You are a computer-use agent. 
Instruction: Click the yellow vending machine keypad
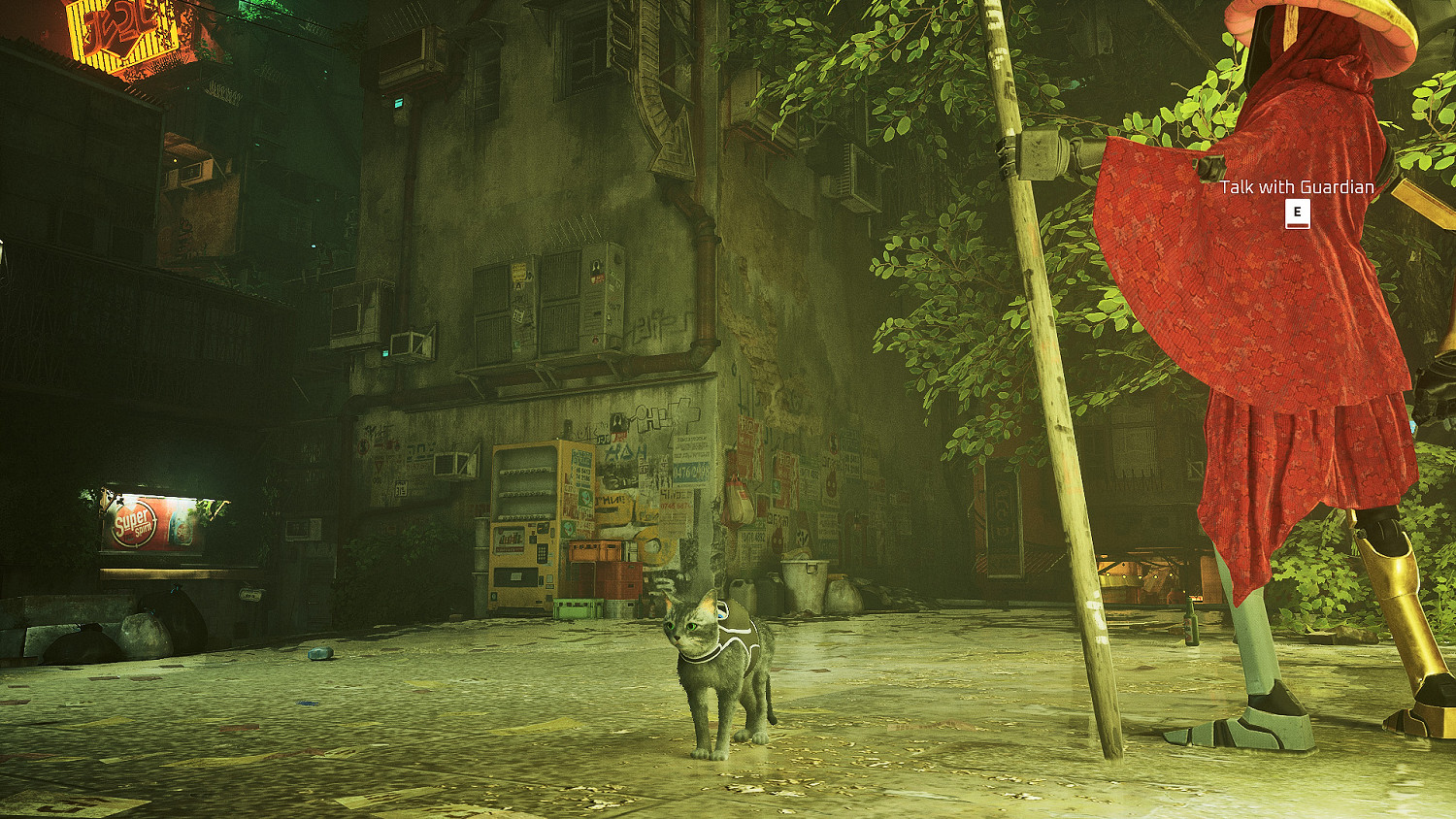(542, 551)
